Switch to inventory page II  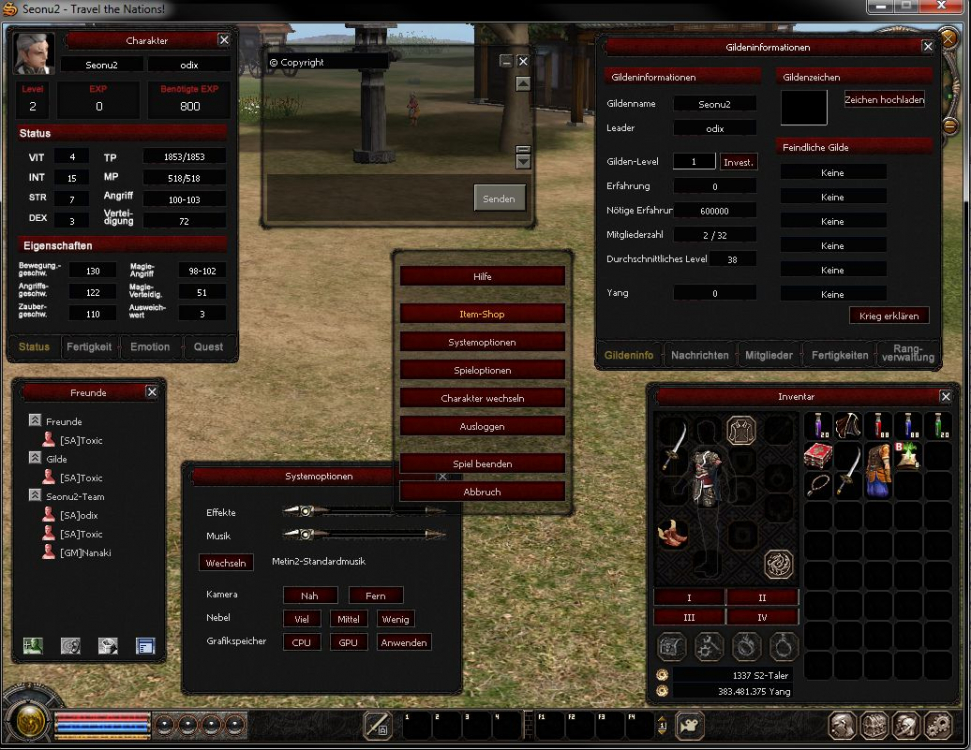click(762, 597)
